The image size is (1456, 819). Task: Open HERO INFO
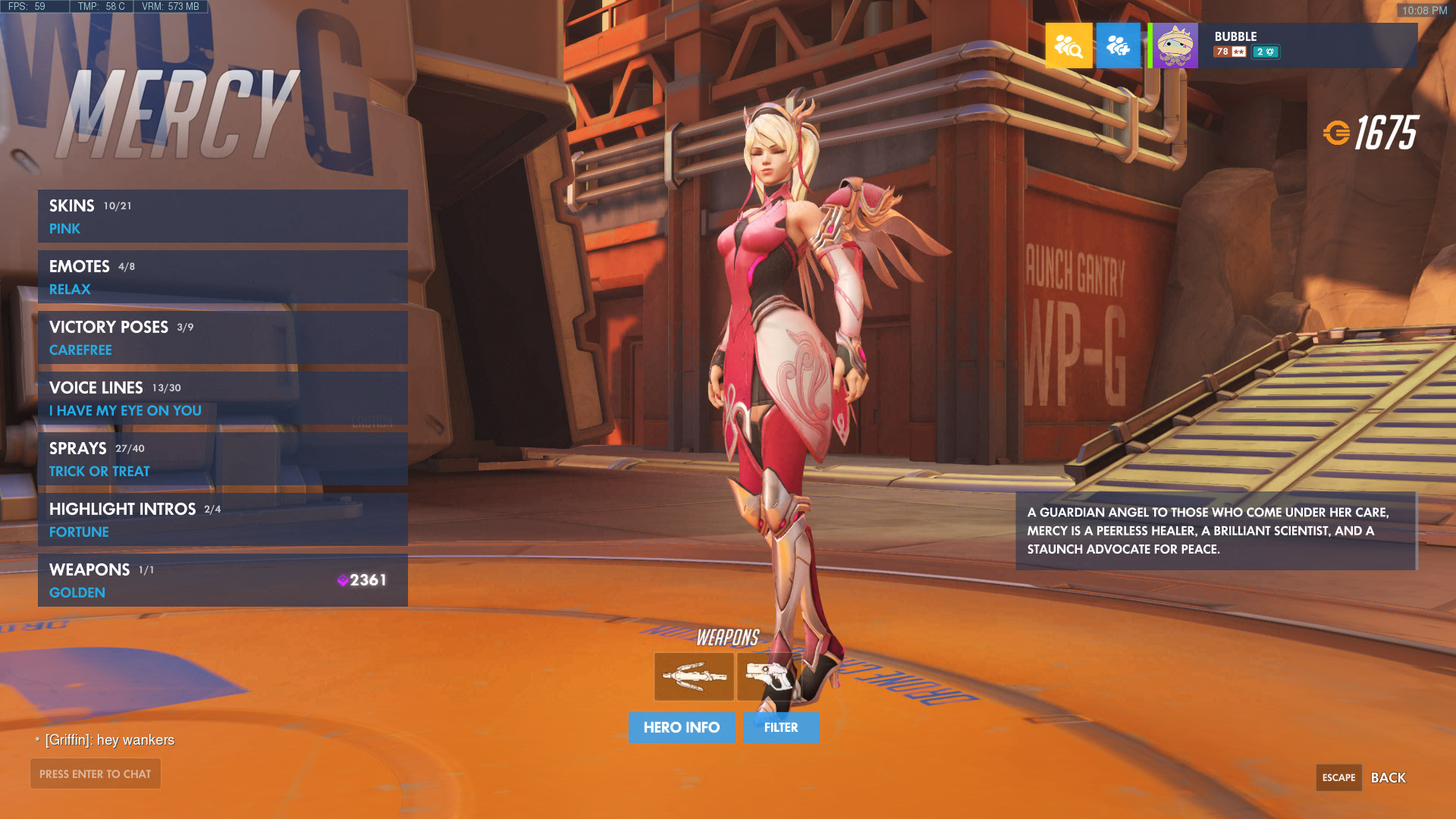tap(682, 727)
